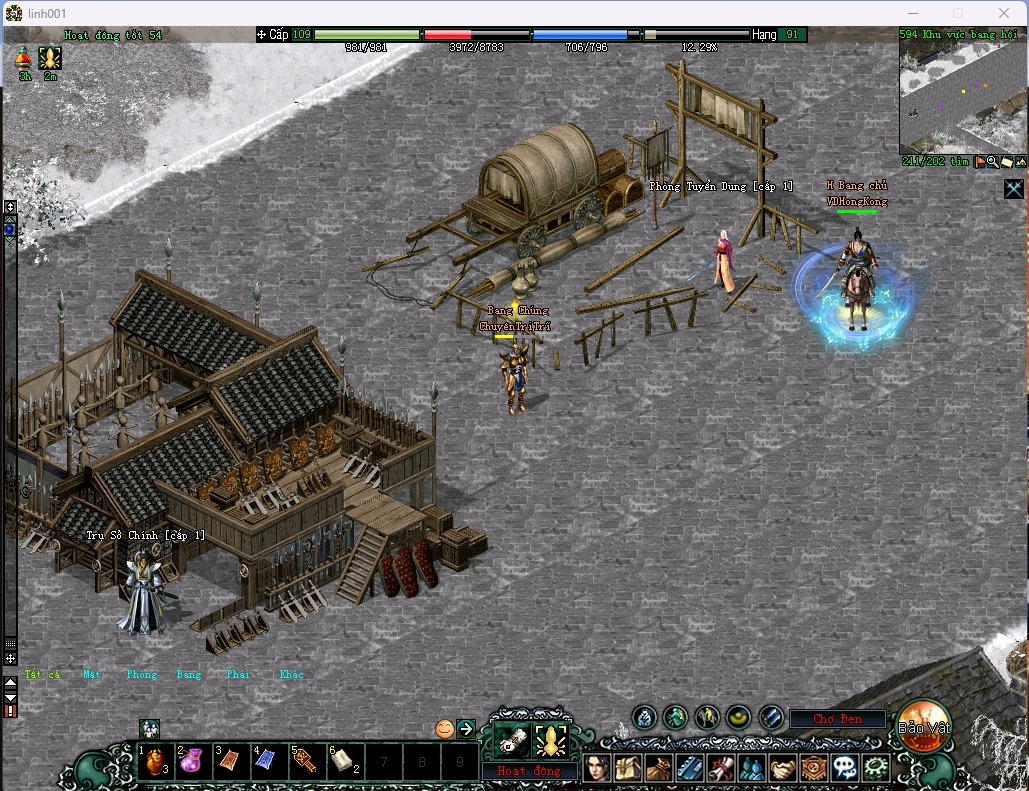Select the Tất cả chat tab
Image resolution: width=1029 pixels, height=791 pixels.
[43, 674]
